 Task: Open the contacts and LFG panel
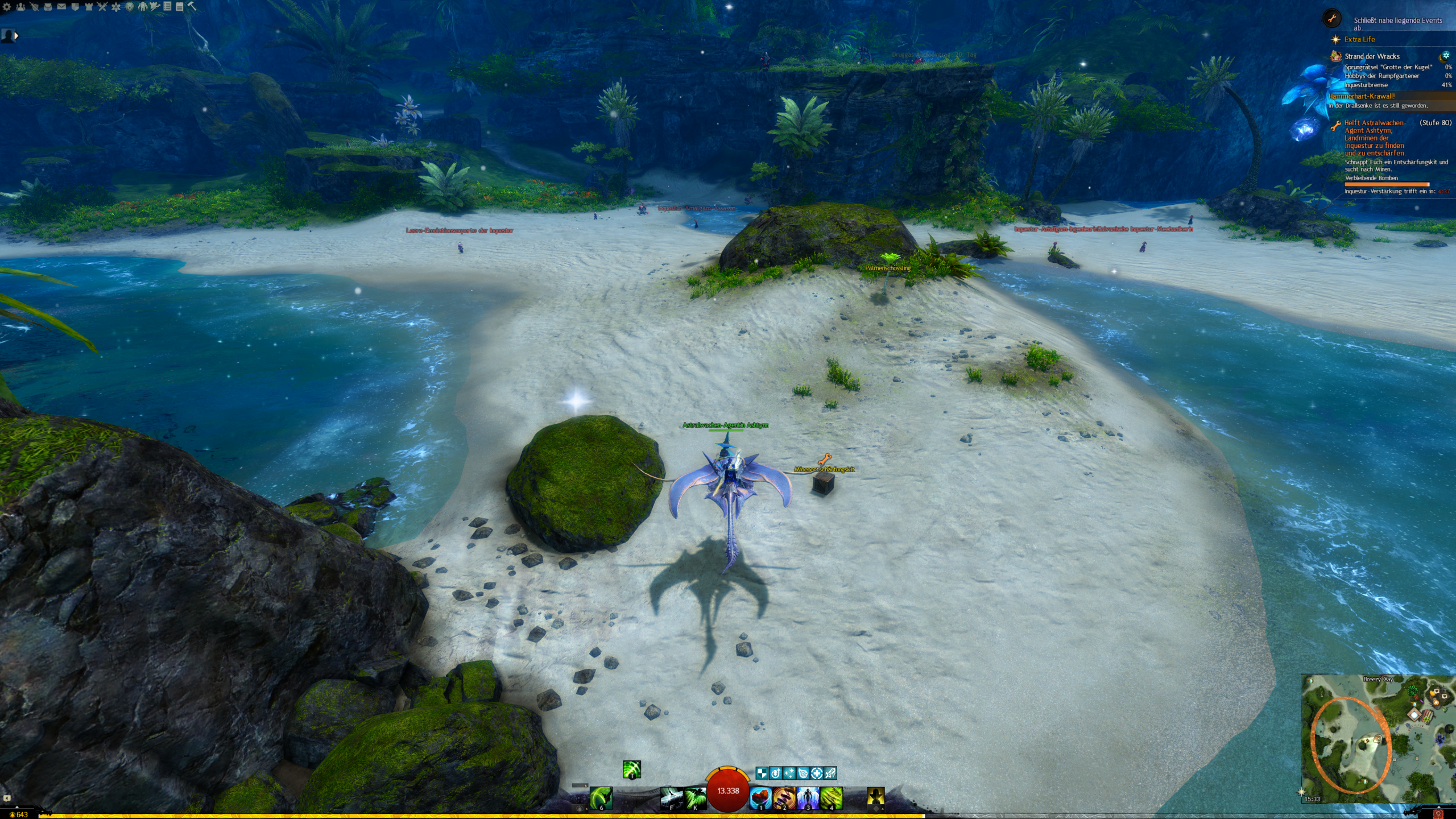(x=20, y=7)
